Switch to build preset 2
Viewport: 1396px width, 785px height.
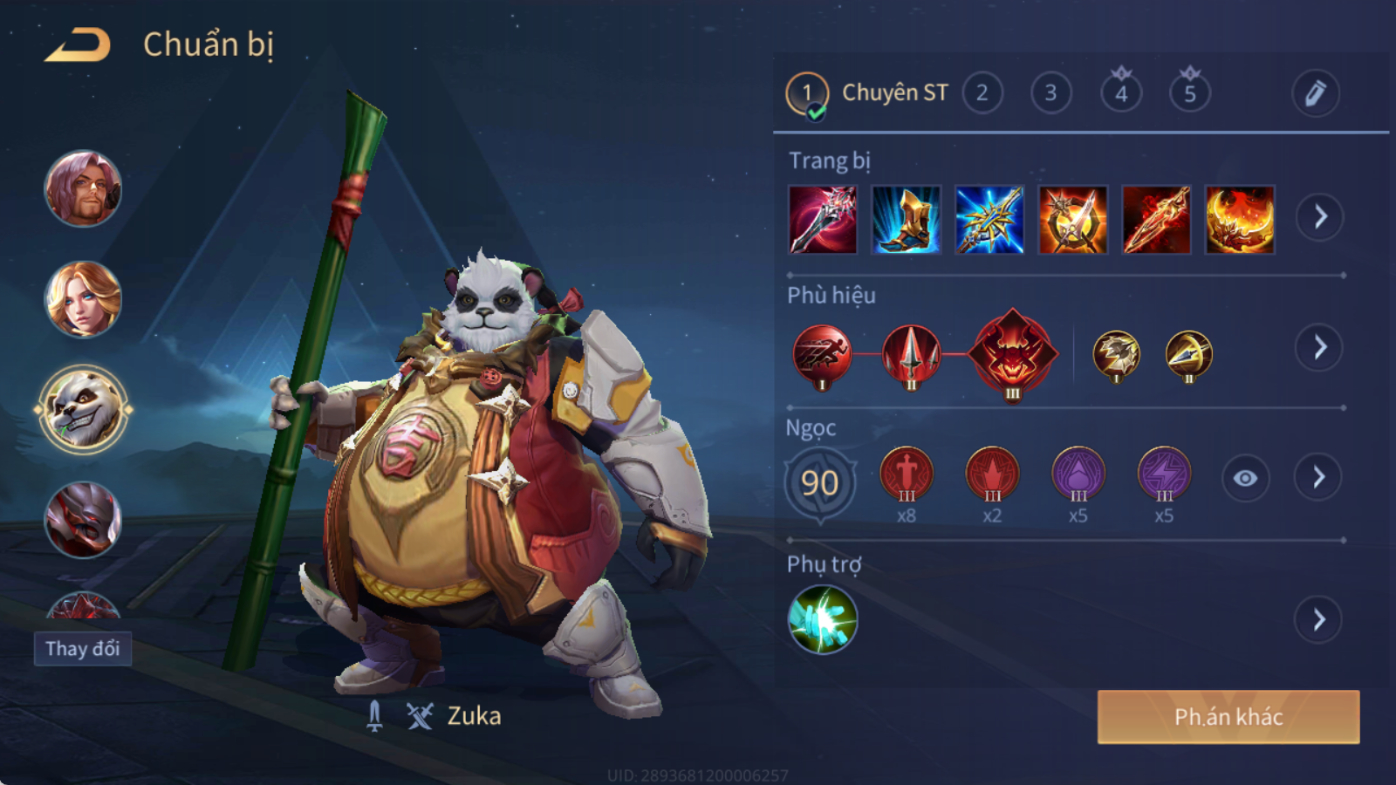coord(982,94)
